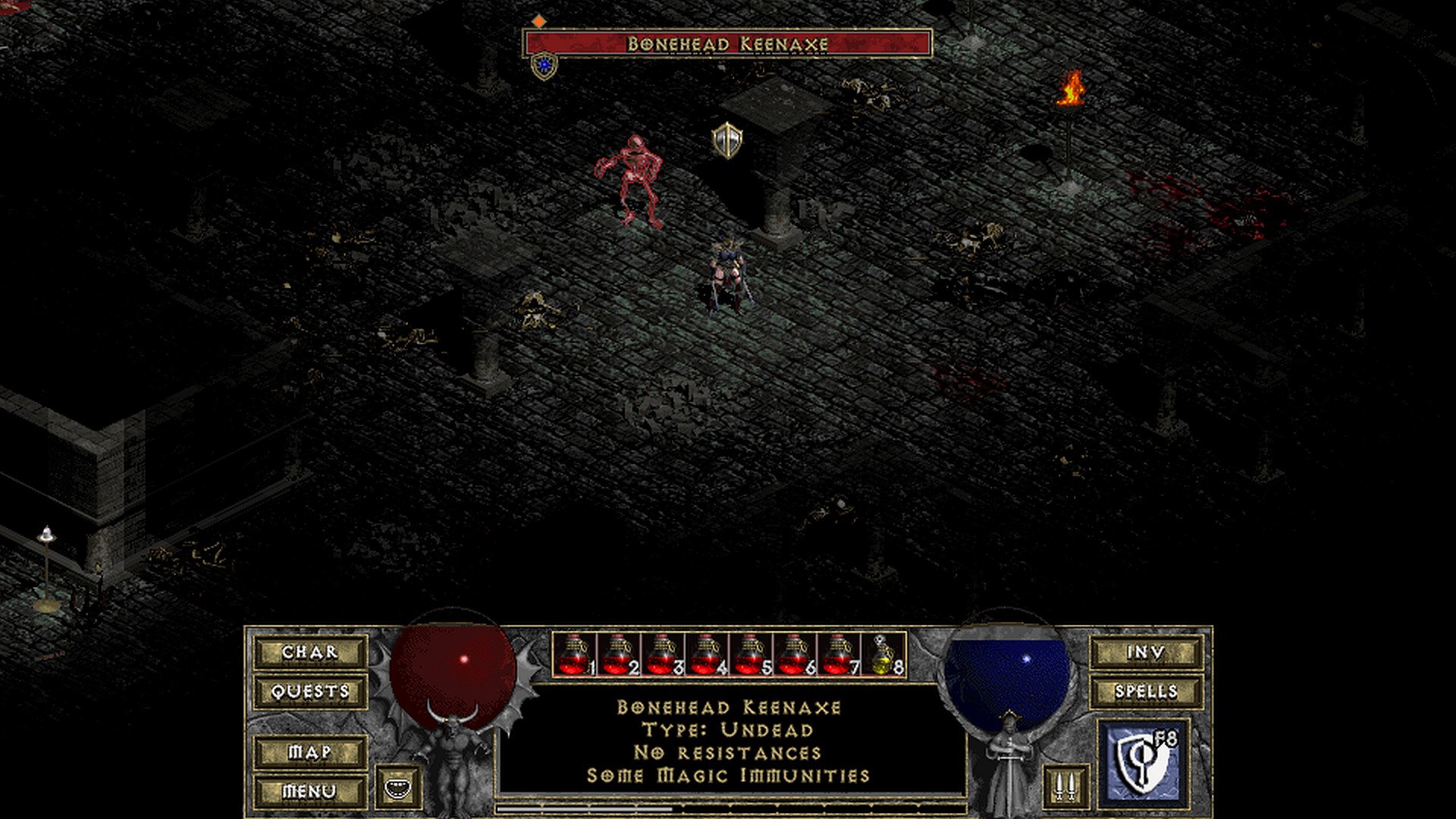
Task: Select the active spell icon marked F8
Action: [1144, 764]
